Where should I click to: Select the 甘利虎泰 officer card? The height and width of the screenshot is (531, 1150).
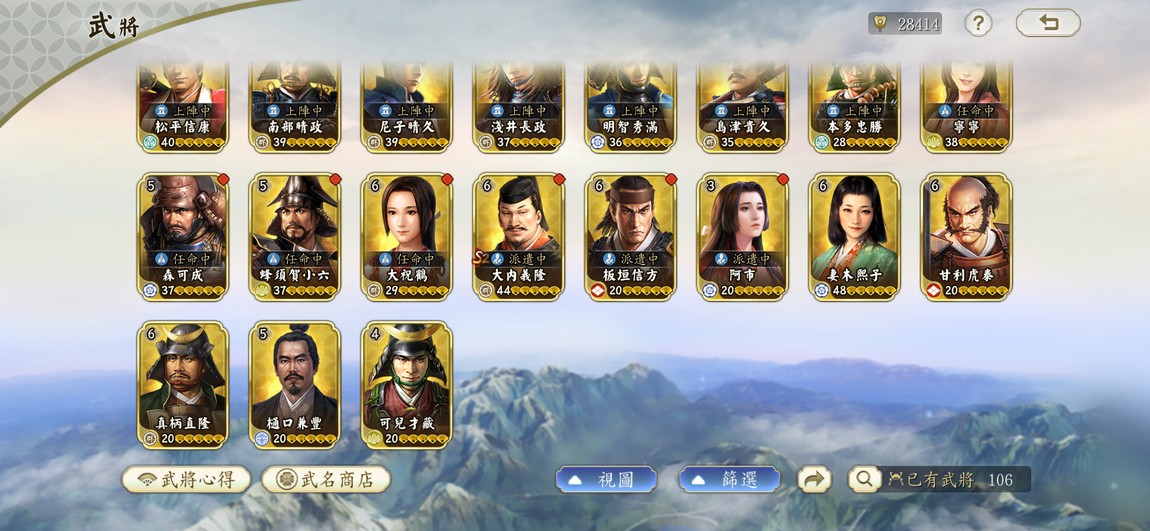967,236
